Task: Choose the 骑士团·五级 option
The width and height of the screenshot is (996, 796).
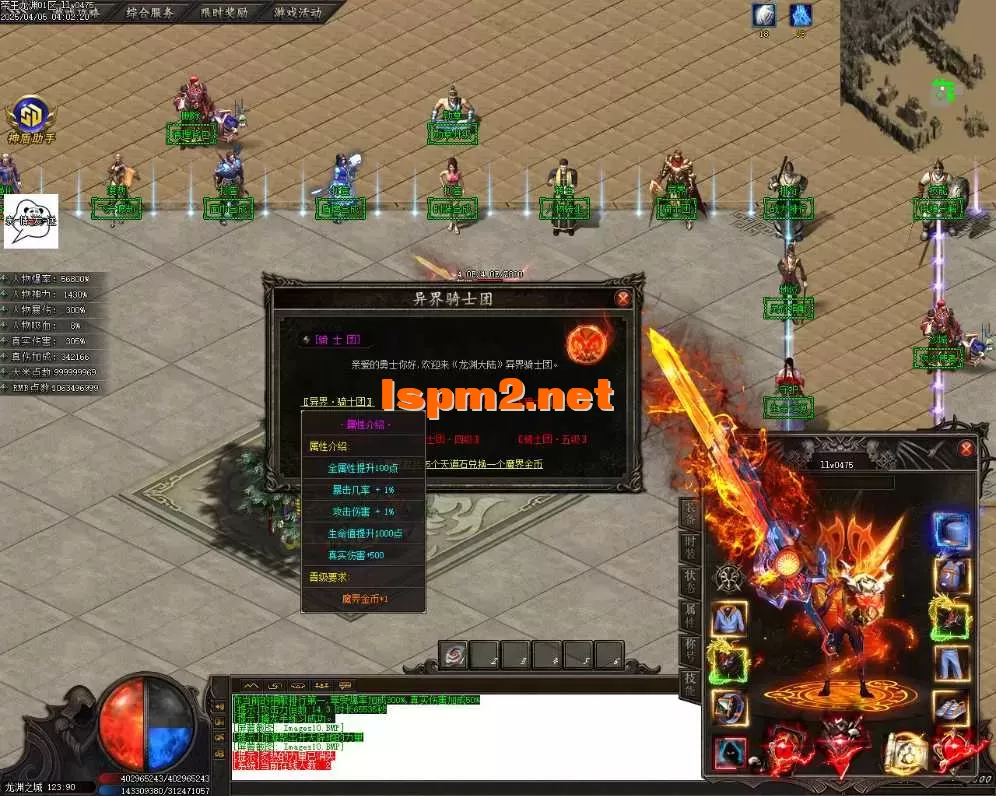Action: tap(552, 439)
